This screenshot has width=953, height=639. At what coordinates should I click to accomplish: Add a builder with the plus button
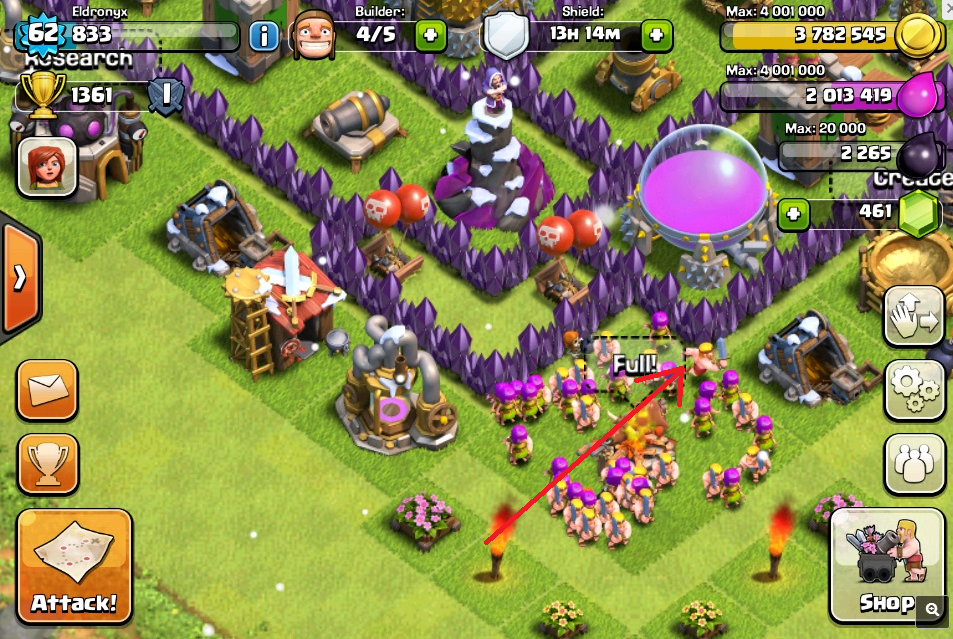(431, 36)
